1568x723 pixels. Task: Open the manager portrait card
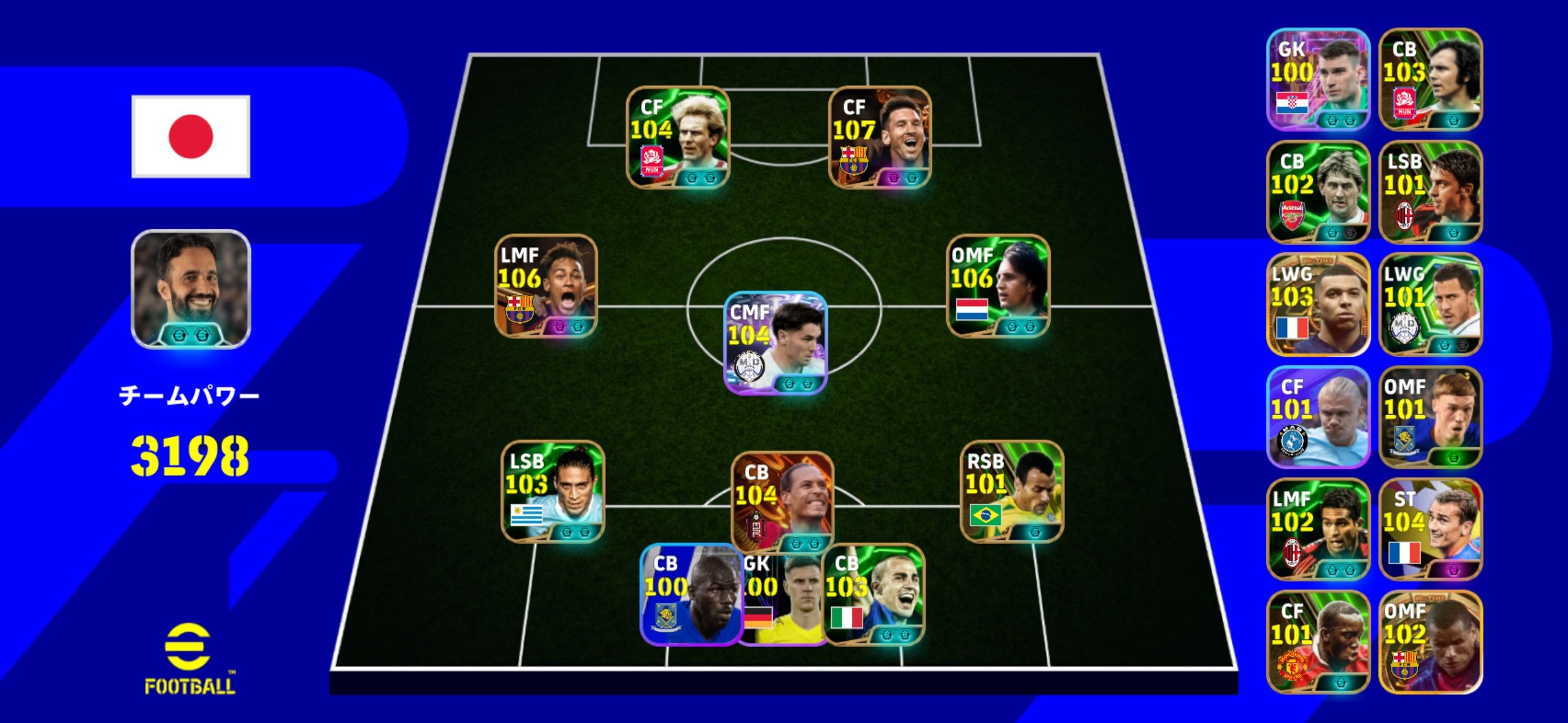click(191, 289)
